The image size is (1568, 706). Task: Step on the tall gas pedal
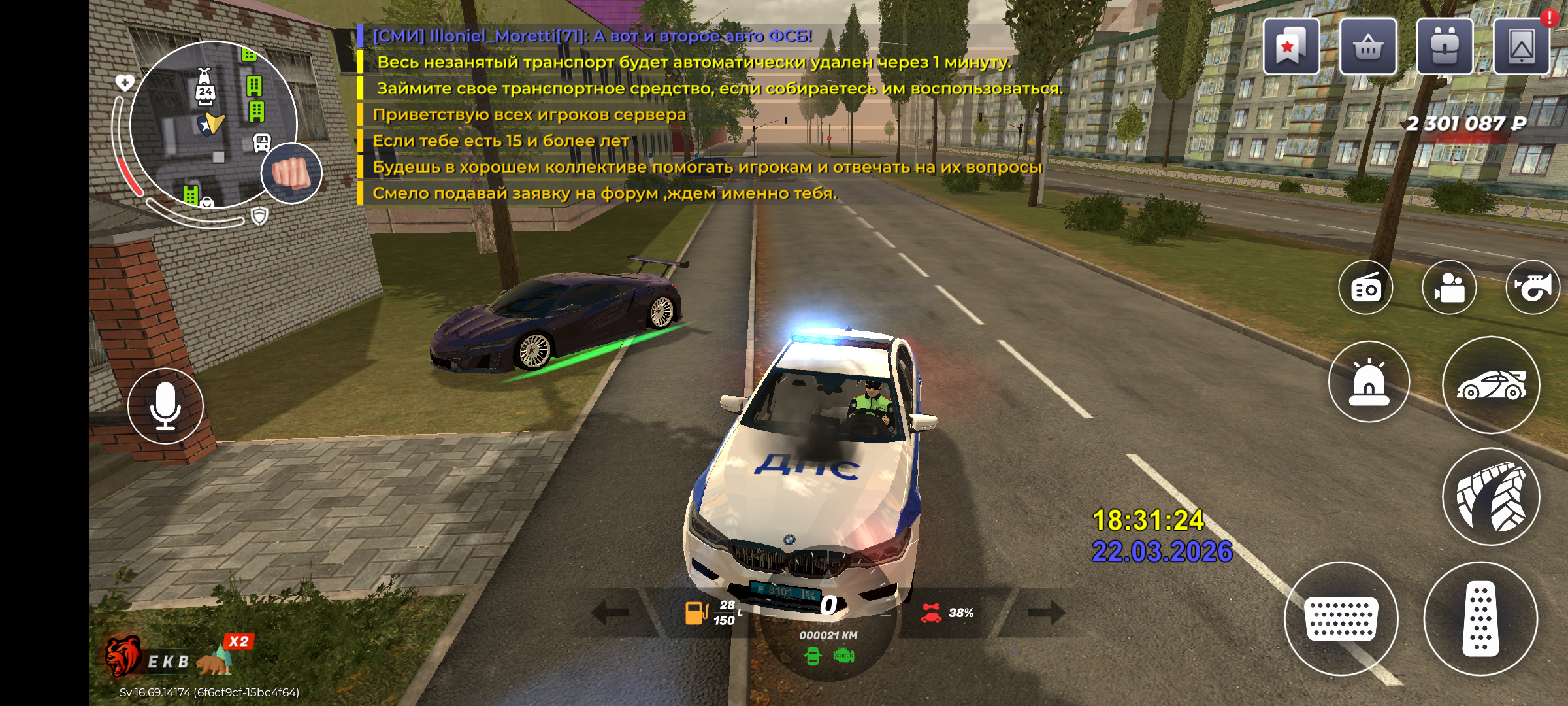click(x=1480, y=618)
